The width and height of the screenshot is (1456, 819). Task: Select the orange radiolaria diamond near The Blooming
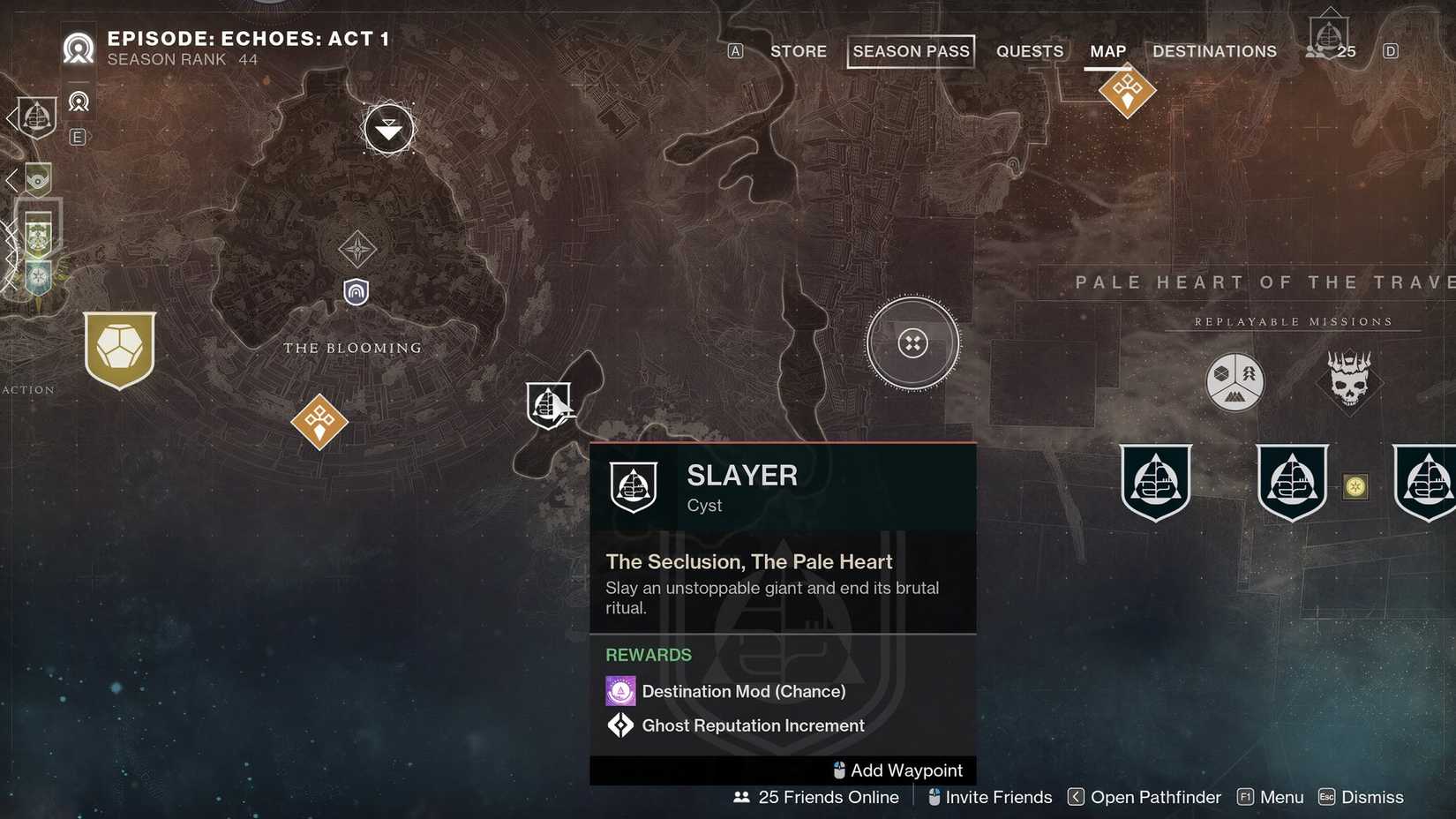319,422
